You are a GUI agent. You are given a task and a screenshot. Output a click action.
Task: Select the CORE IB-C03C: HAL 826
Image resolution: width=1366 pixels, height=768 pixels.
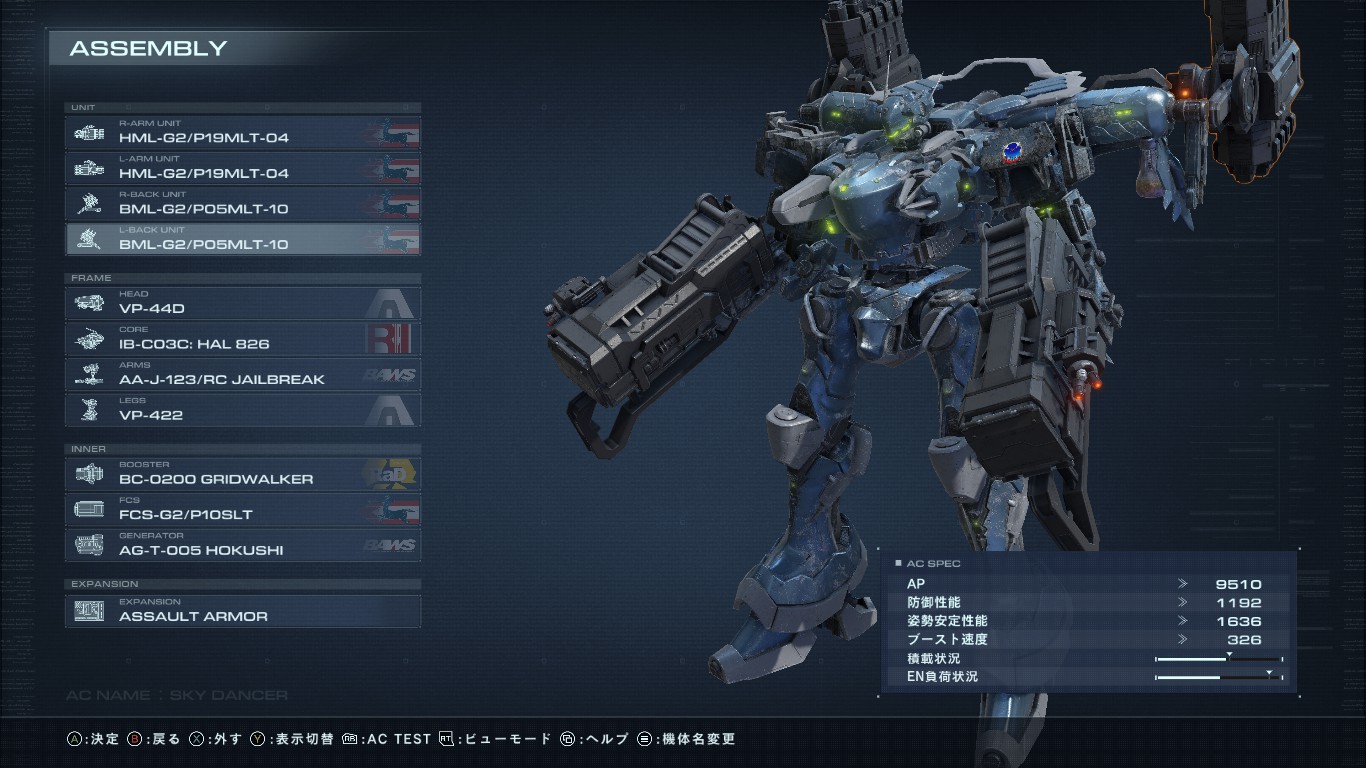243,339
